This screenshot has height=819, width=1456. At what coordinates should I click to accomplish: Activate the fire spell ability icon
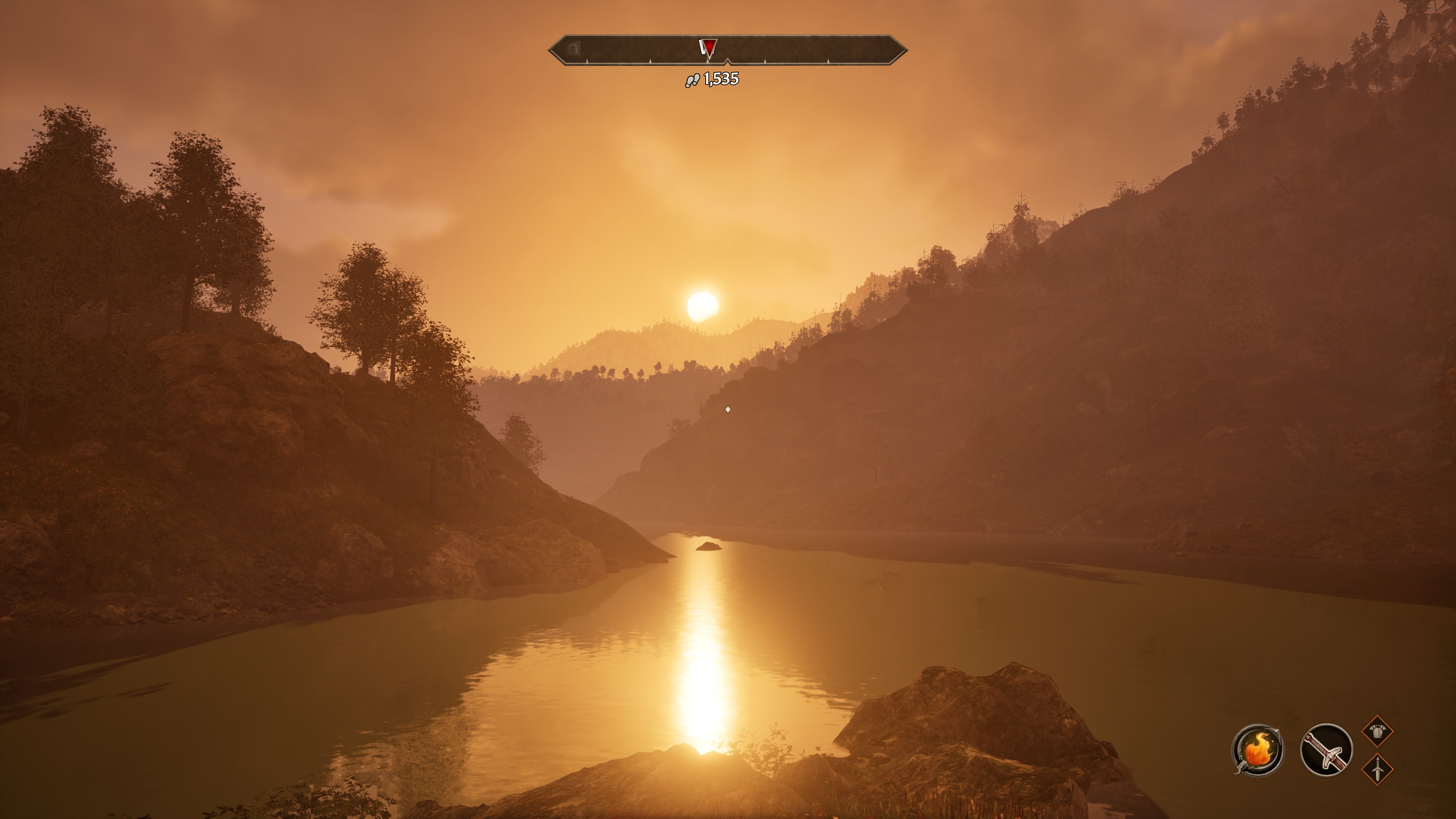1257,750
